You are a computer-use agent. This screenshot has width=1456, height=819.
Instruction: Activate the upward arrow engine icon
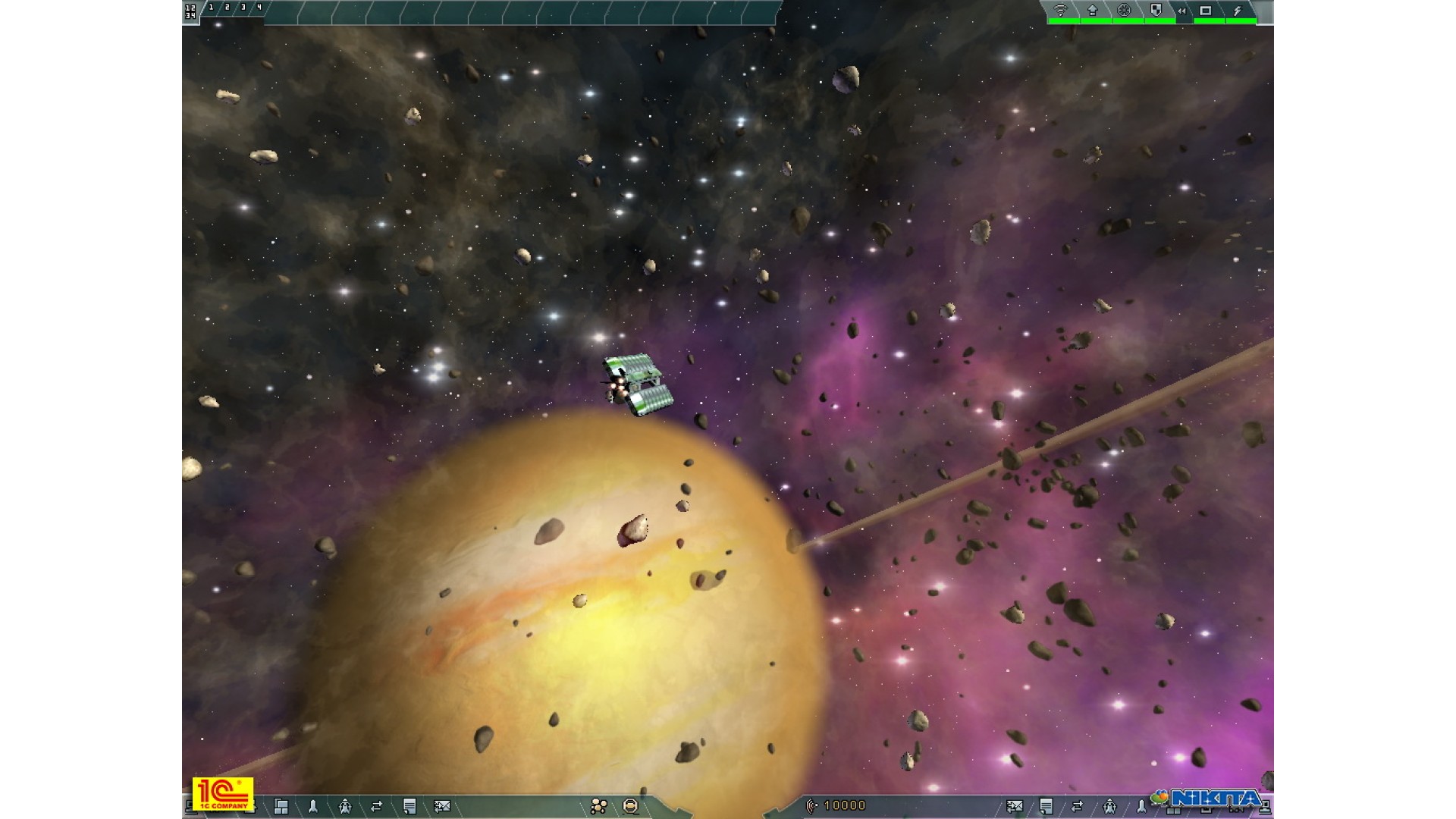click(1093, 11)
